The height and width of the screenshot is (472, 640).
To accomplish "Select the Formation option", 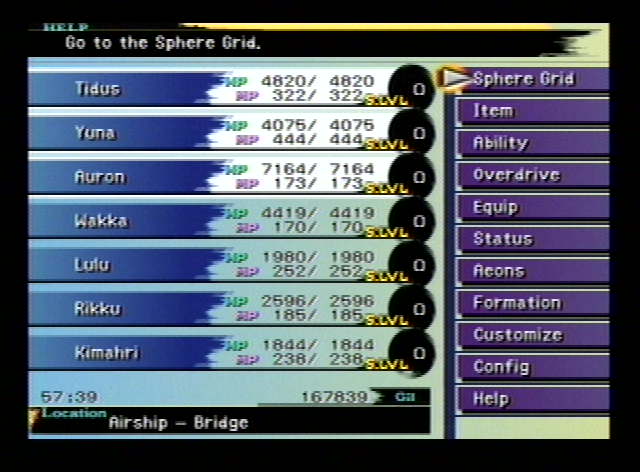I will pos(530,303).
